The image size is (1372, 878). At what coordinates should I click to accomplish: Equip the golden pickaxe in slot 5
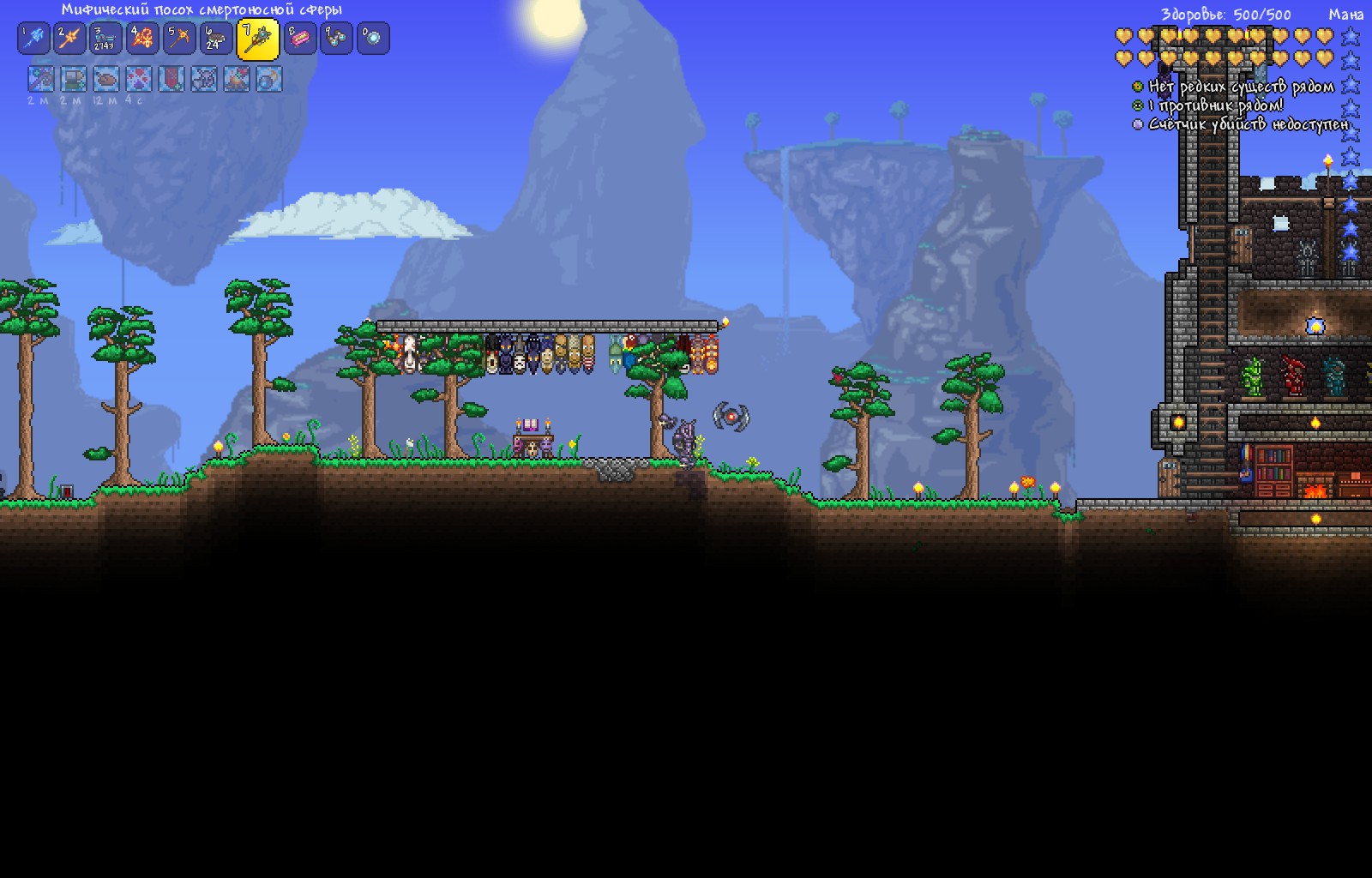pos(180,39)
